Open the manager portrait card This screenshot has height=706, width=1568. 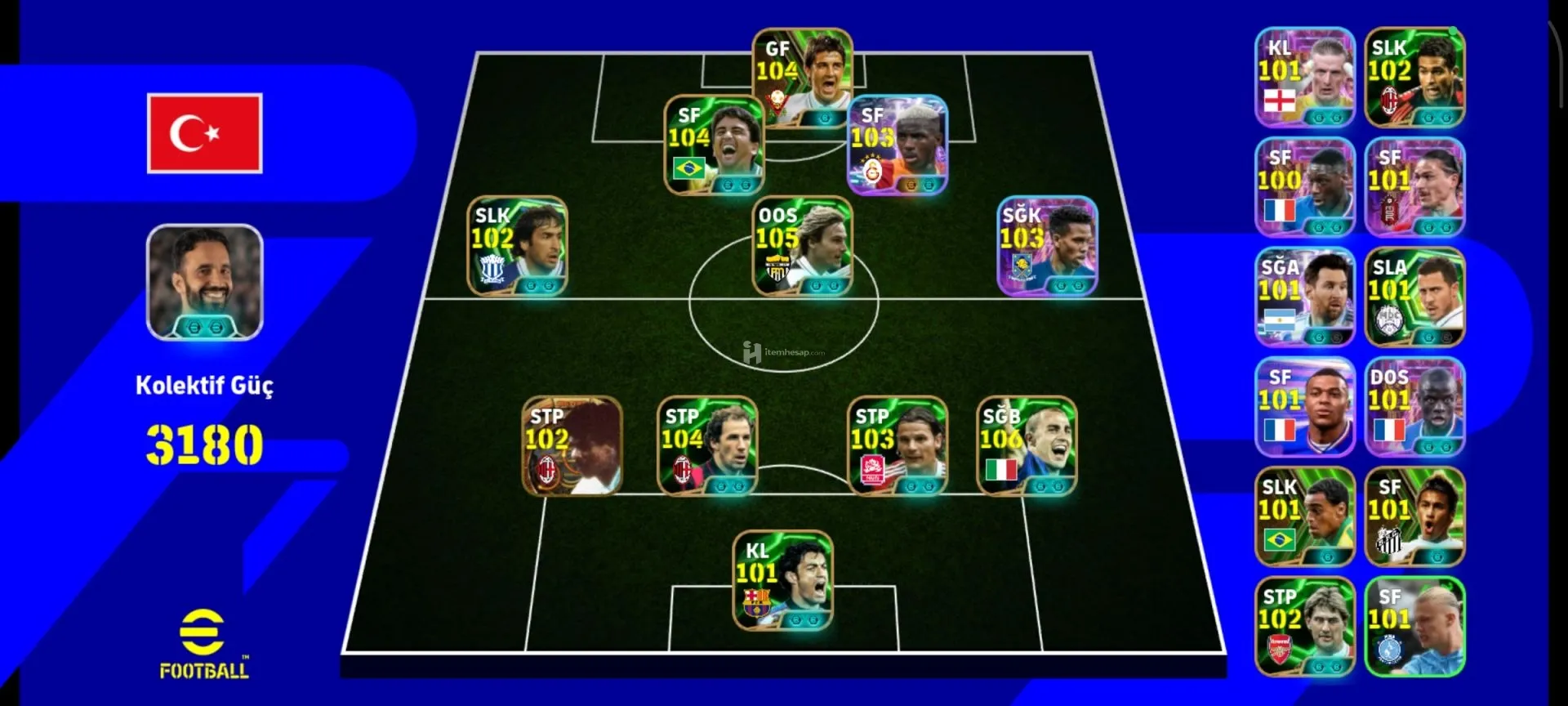click(x=204, y=282)
